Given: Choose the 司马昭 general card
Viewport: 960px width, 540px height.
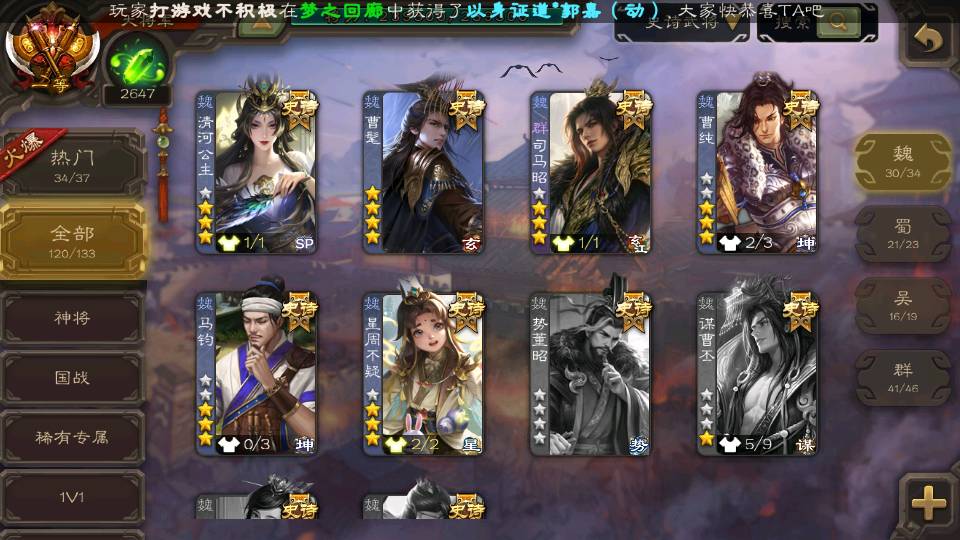Looking at the screenshot, I should (x=590, y=172).
